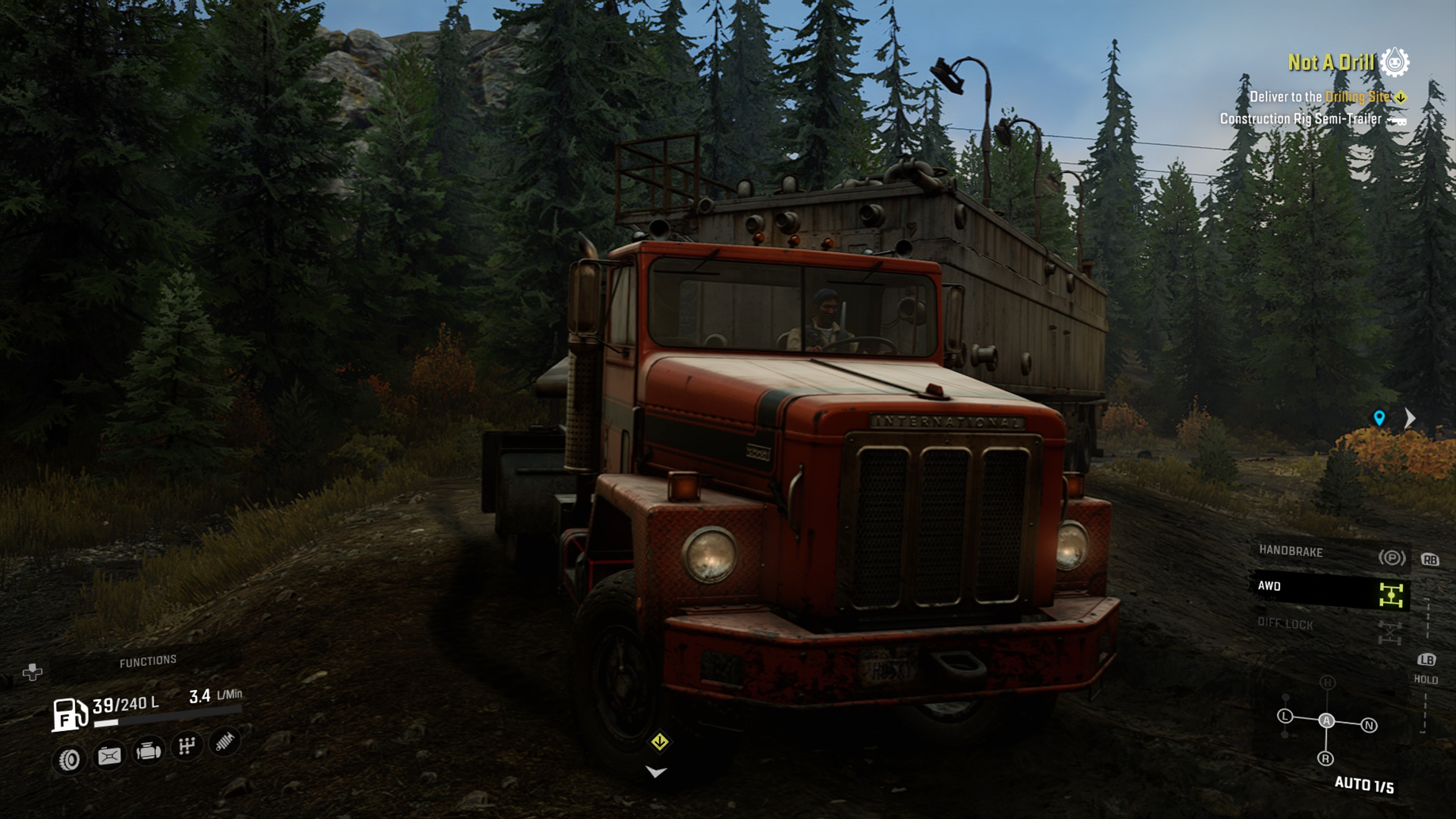
Task: Shift gearbox to Reverse (R)
Action: [x=1326, y=758]
